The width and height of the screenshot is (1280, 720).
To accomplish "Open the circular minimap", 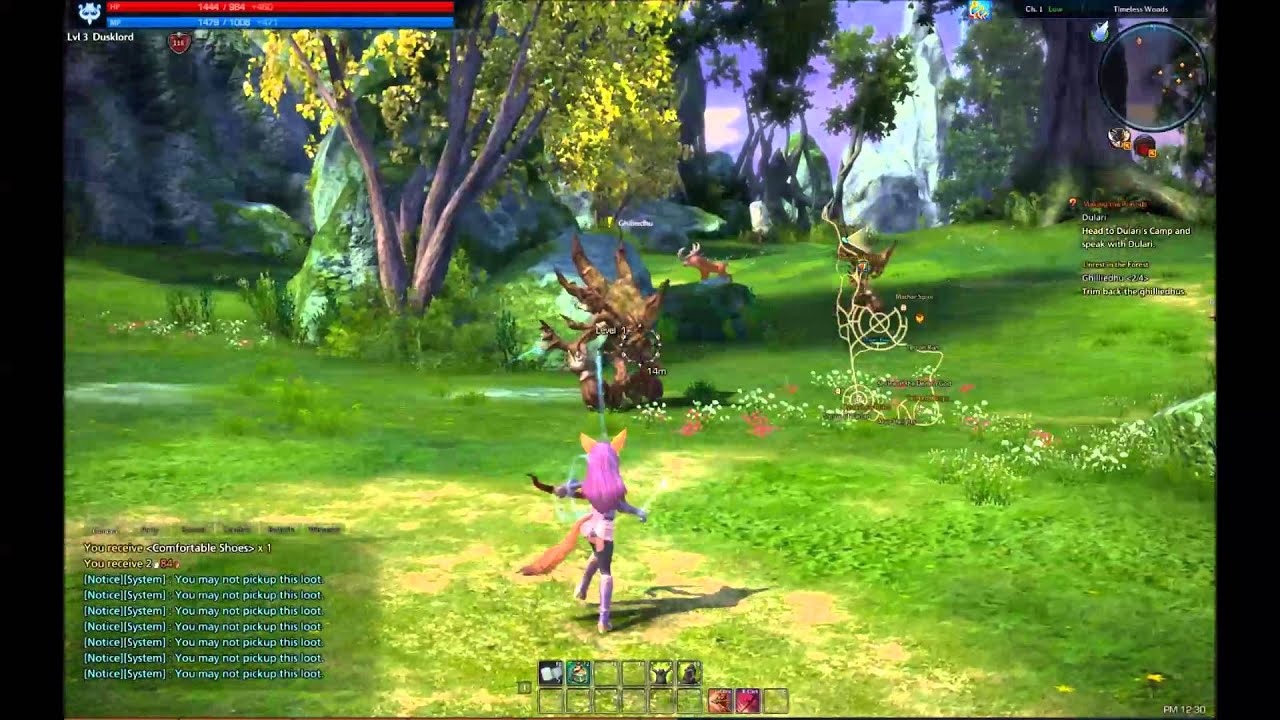I will 1152,78.
